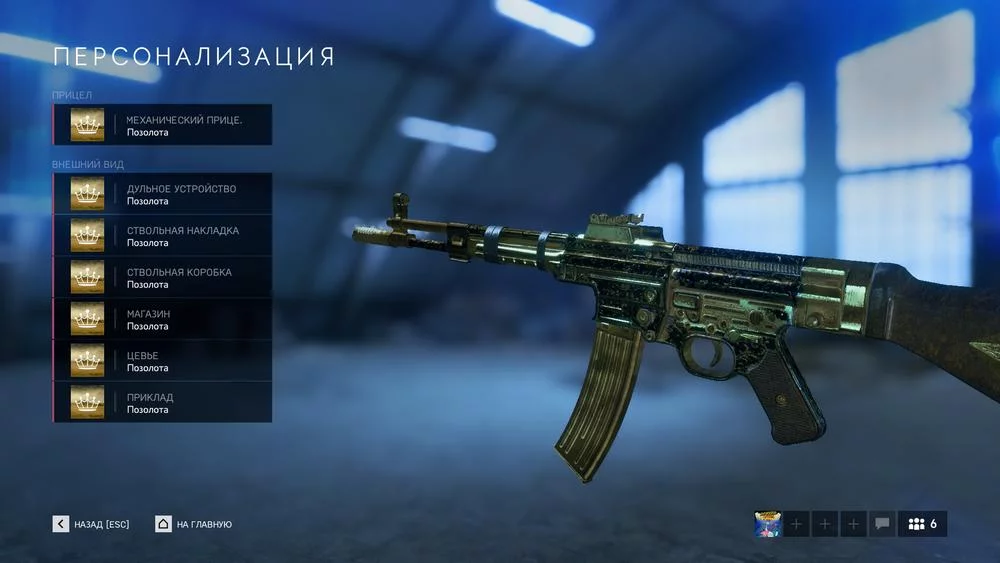Viewport: 1000px width, 563px height.
Task: Open the squad player avatar
Action: tap(768, 524)
